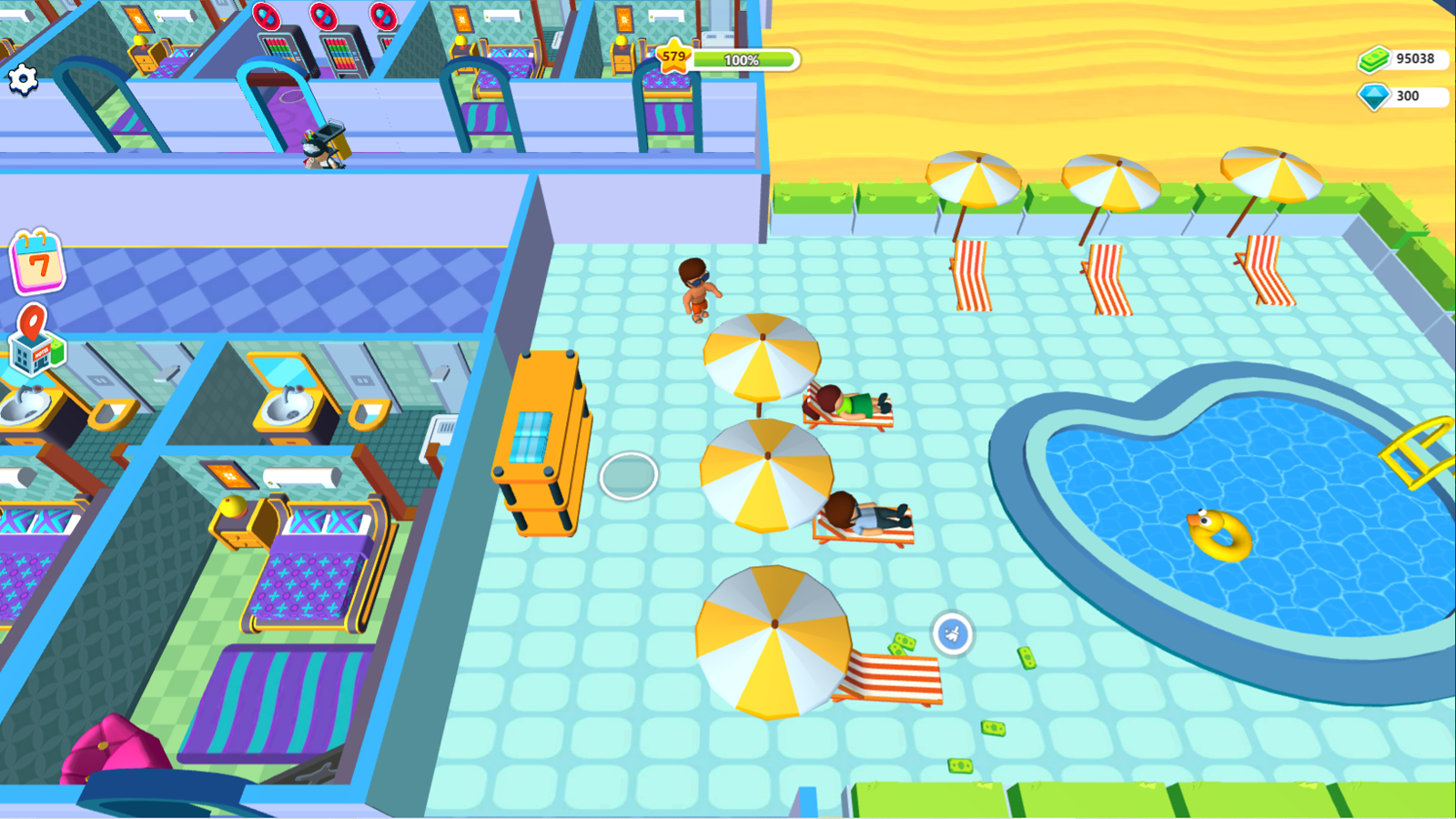Open the hotel map location icon
Viewport: 1456px width, 819px height.
tap(36, 341)
